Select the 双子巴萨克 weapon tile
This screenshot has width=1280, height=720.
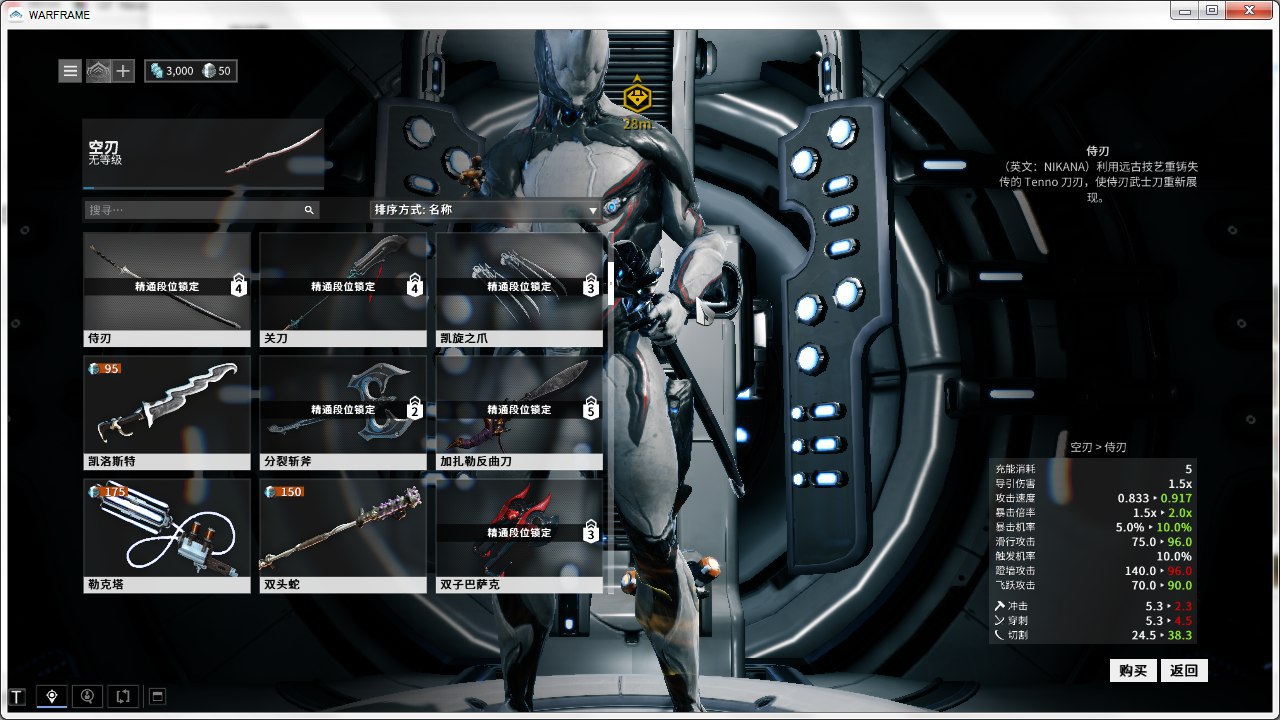tap(519, 536)
